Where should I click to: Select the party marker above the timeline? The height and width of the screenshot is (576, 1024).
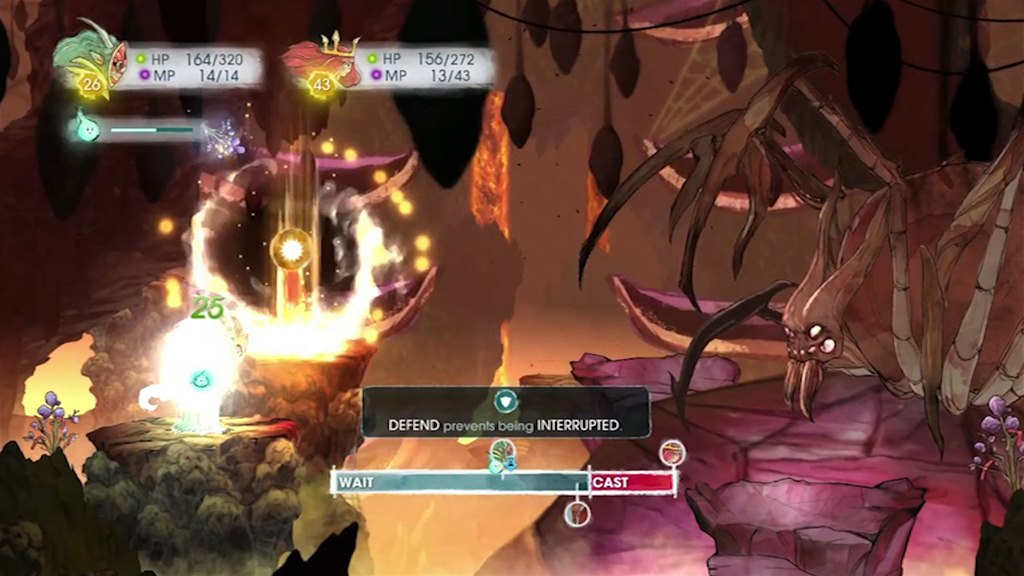click(x=502, y=457)
